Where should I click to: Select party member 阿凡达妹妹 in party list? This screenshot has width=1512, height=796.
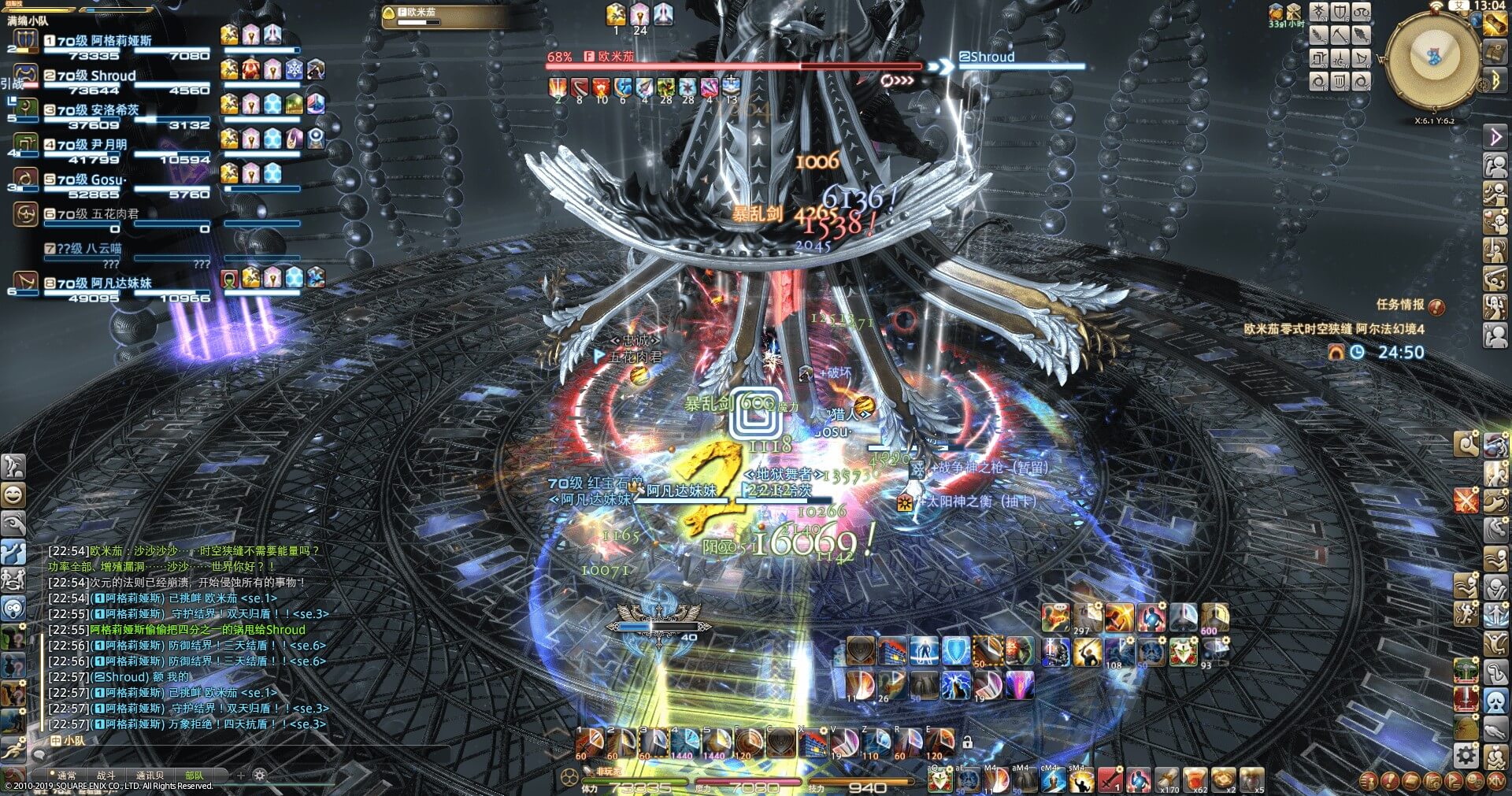coord(102,283)
